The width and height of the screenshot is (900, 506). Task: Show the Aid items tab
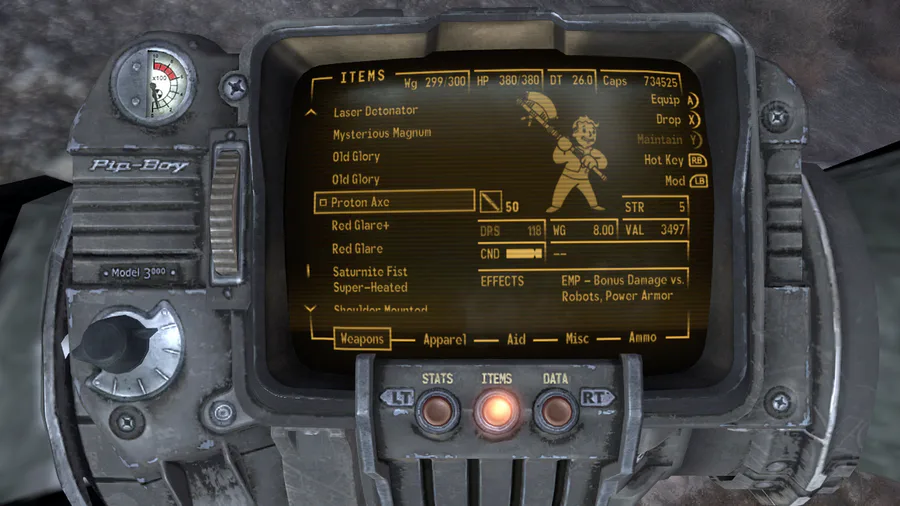[x=516, y=339]
